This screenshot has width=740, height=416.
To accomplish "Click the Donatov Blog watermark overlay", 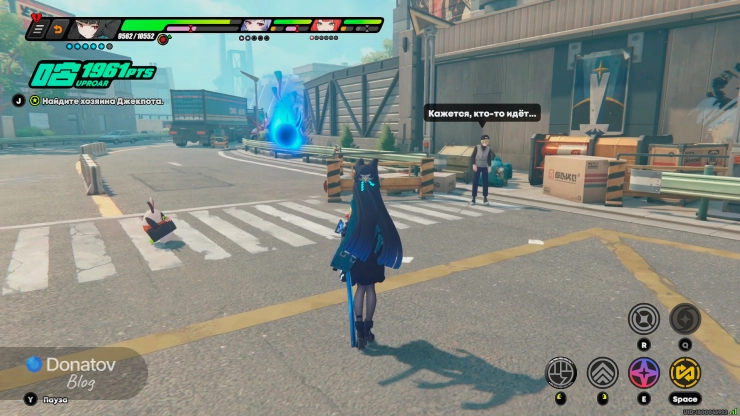I will [x=72, y=371].
